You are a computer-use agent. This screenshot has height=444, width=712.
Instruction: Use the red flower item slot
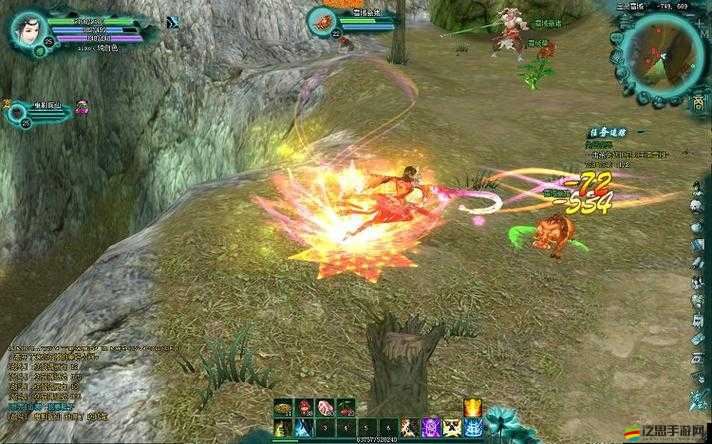pyautogui.click(x=303, y=408)
